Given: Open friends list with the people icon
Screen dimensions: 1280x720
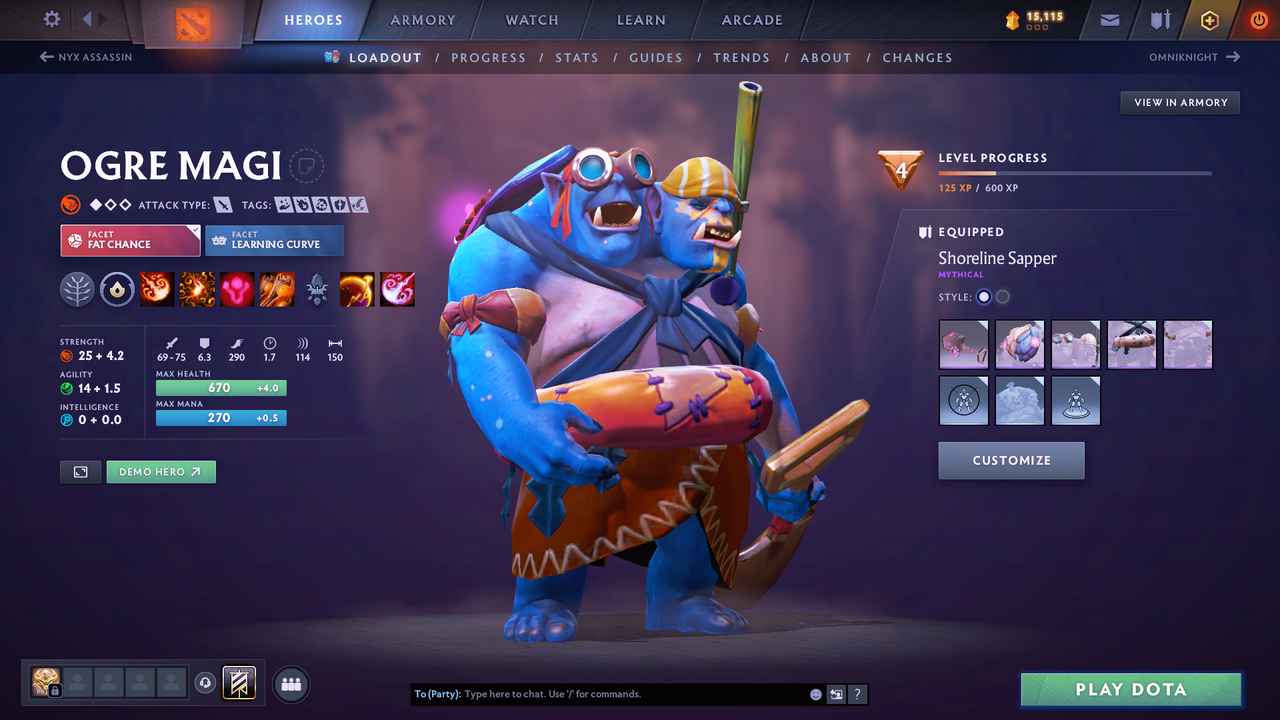Looking at the screenshot, I should coord(289,683).
